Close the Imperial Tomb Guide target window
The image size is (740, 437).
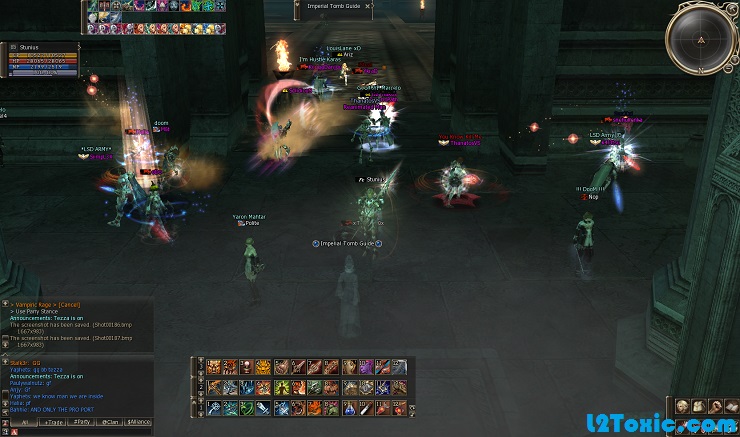(x=368, y=6)
